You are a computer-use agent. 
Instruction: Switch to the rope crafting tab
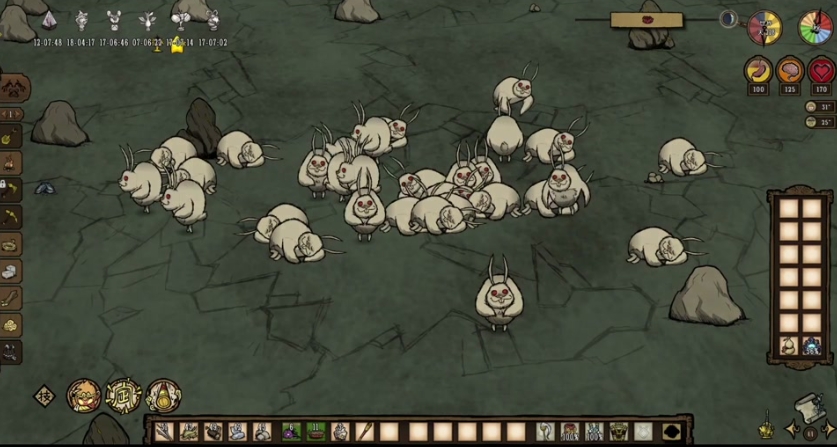tap(11, 244)
